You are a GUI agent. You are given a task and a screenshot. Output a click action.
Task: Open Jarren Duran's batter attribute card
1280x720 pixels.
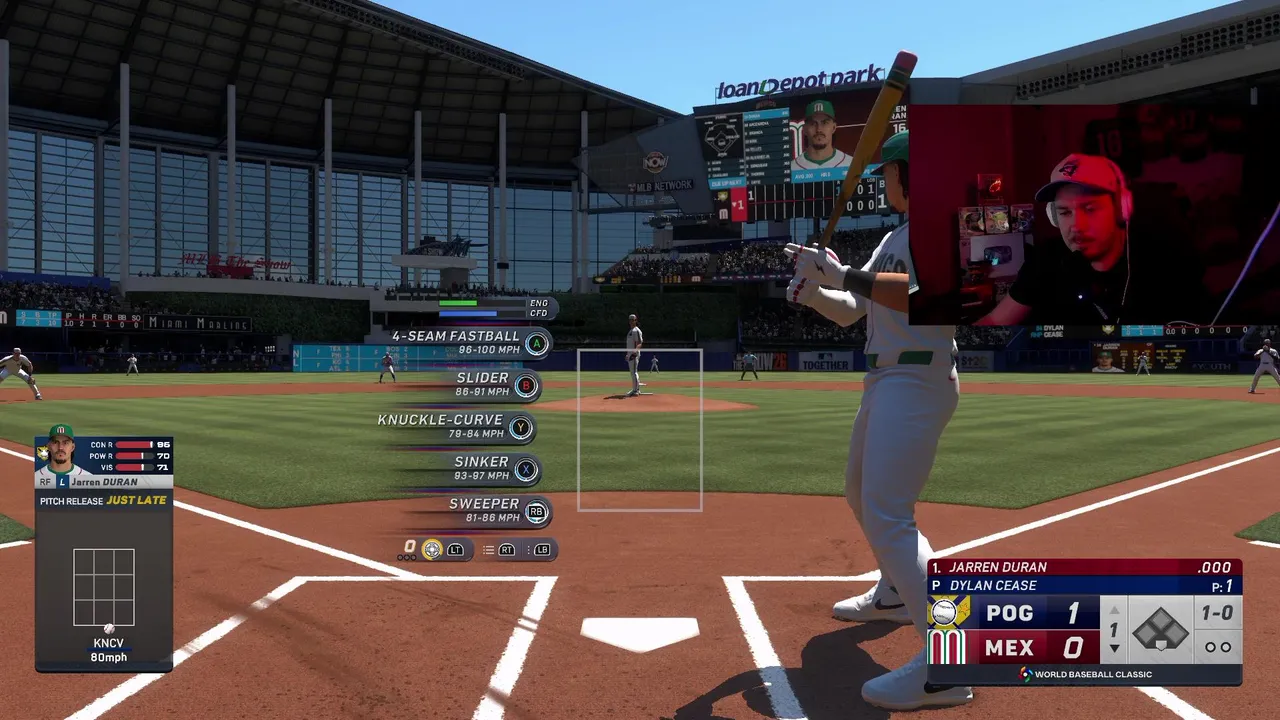click(104, 462)
